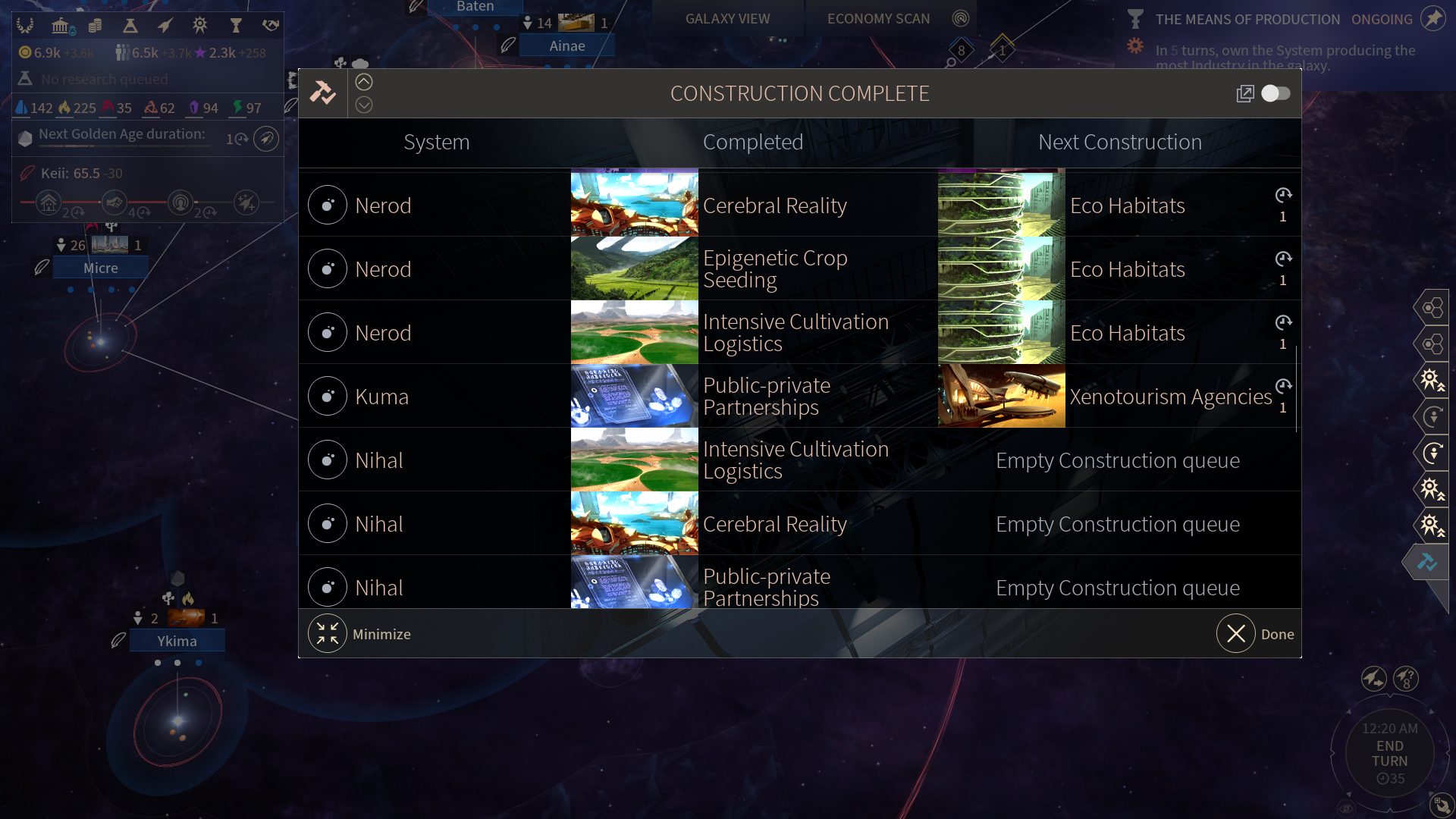Select the Kuma system row
The width and height of the screenshot is (1456, 819).
tap(382, 396)
